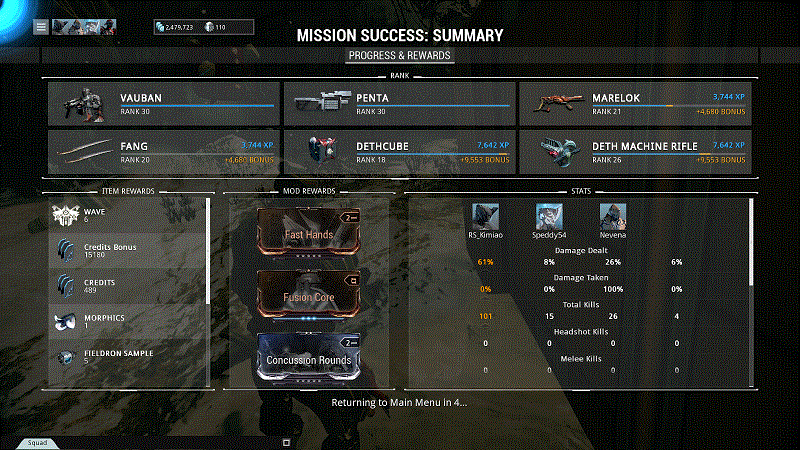
Task: Click the Credits Bonus reward row
Action: coord(128,250)
